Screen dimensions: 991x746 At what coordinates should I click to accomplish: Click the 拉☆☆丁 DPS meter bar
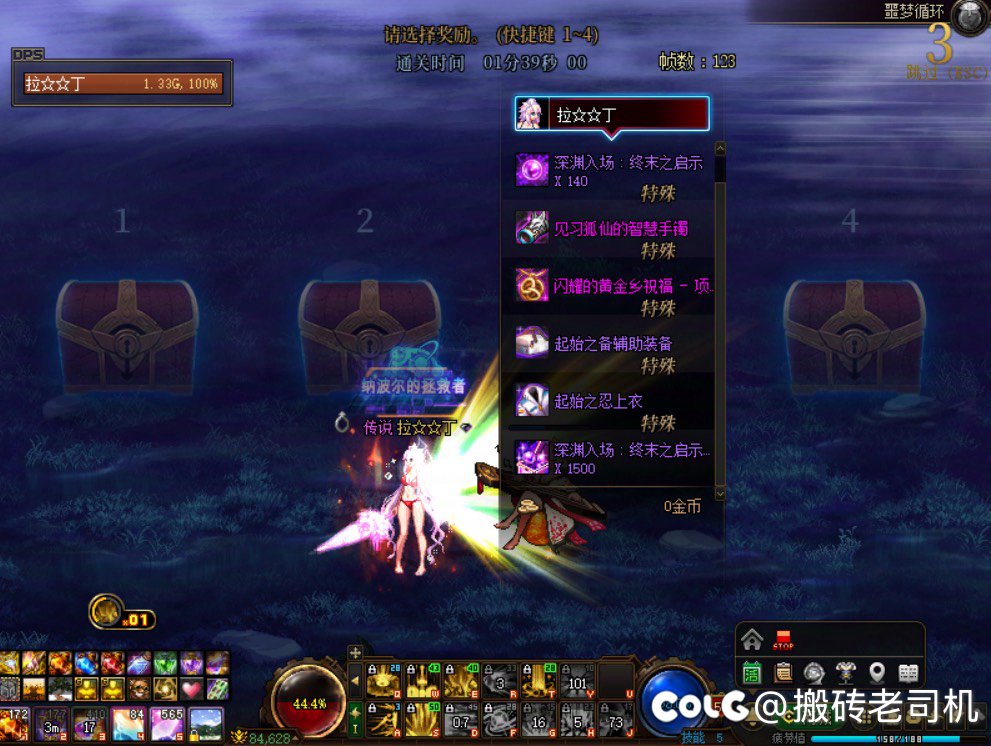click(x=122, y=84)
